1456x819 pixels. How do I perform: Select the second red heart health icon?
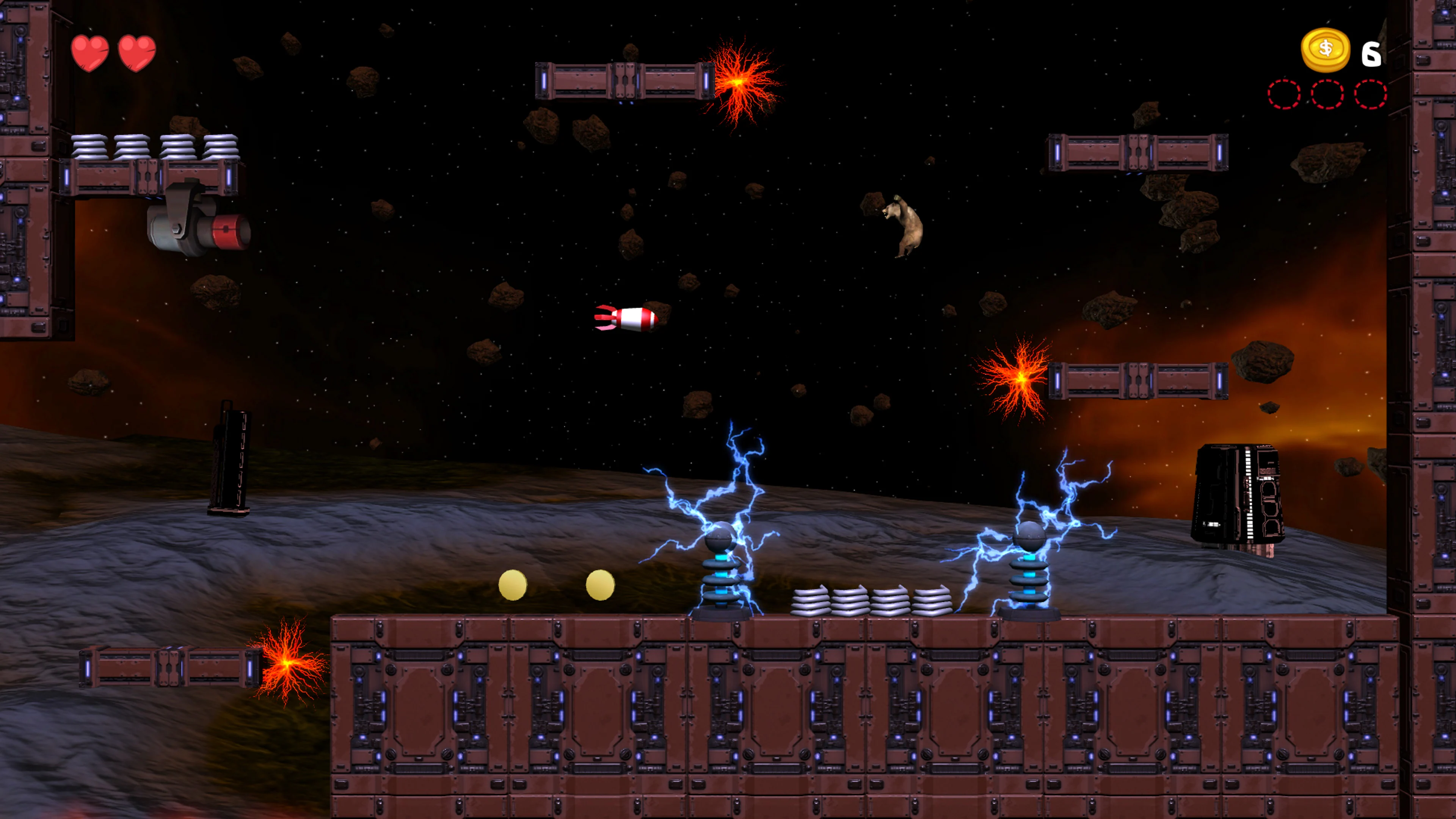click(137, 53)
